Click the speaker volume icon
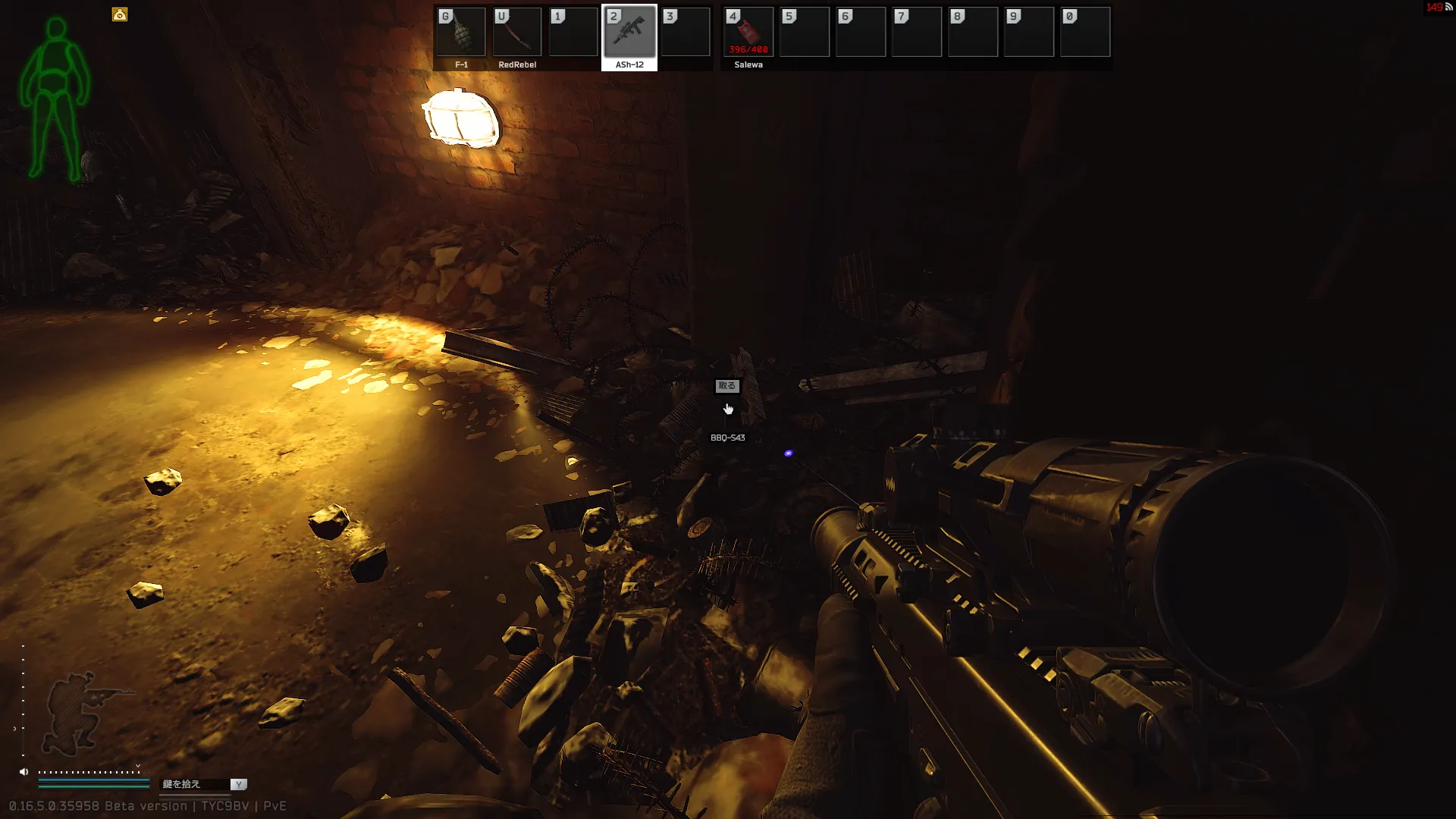 point(24,772)
